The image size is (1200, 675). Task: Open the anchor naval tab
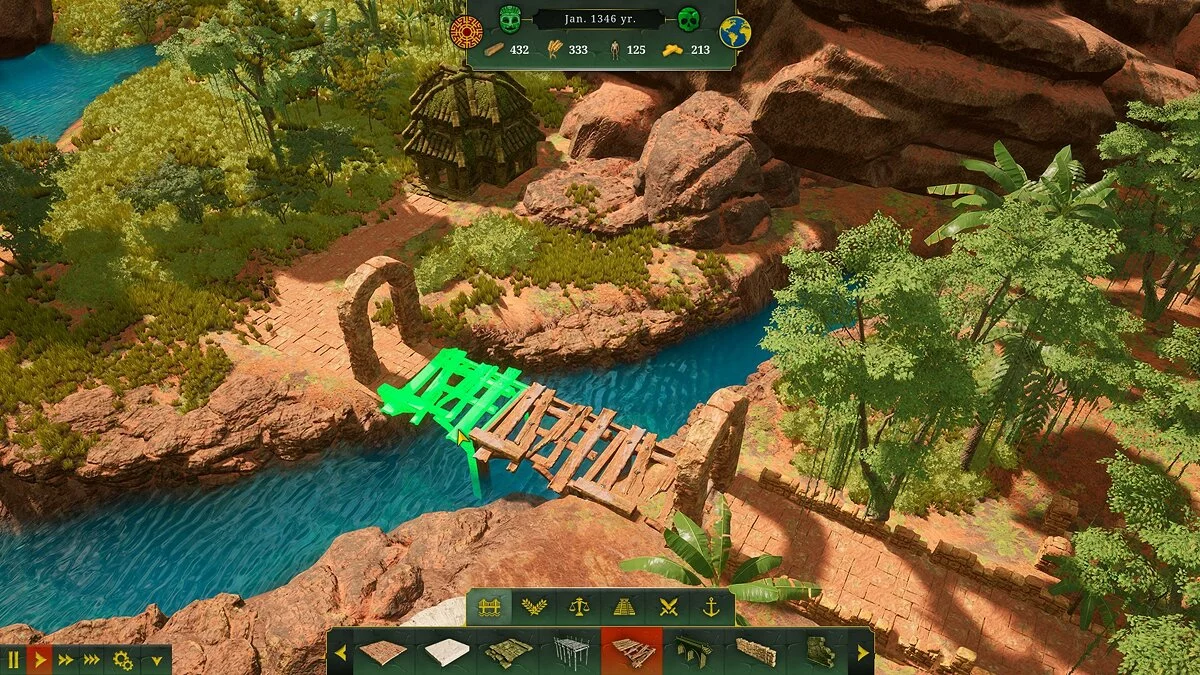711,608
